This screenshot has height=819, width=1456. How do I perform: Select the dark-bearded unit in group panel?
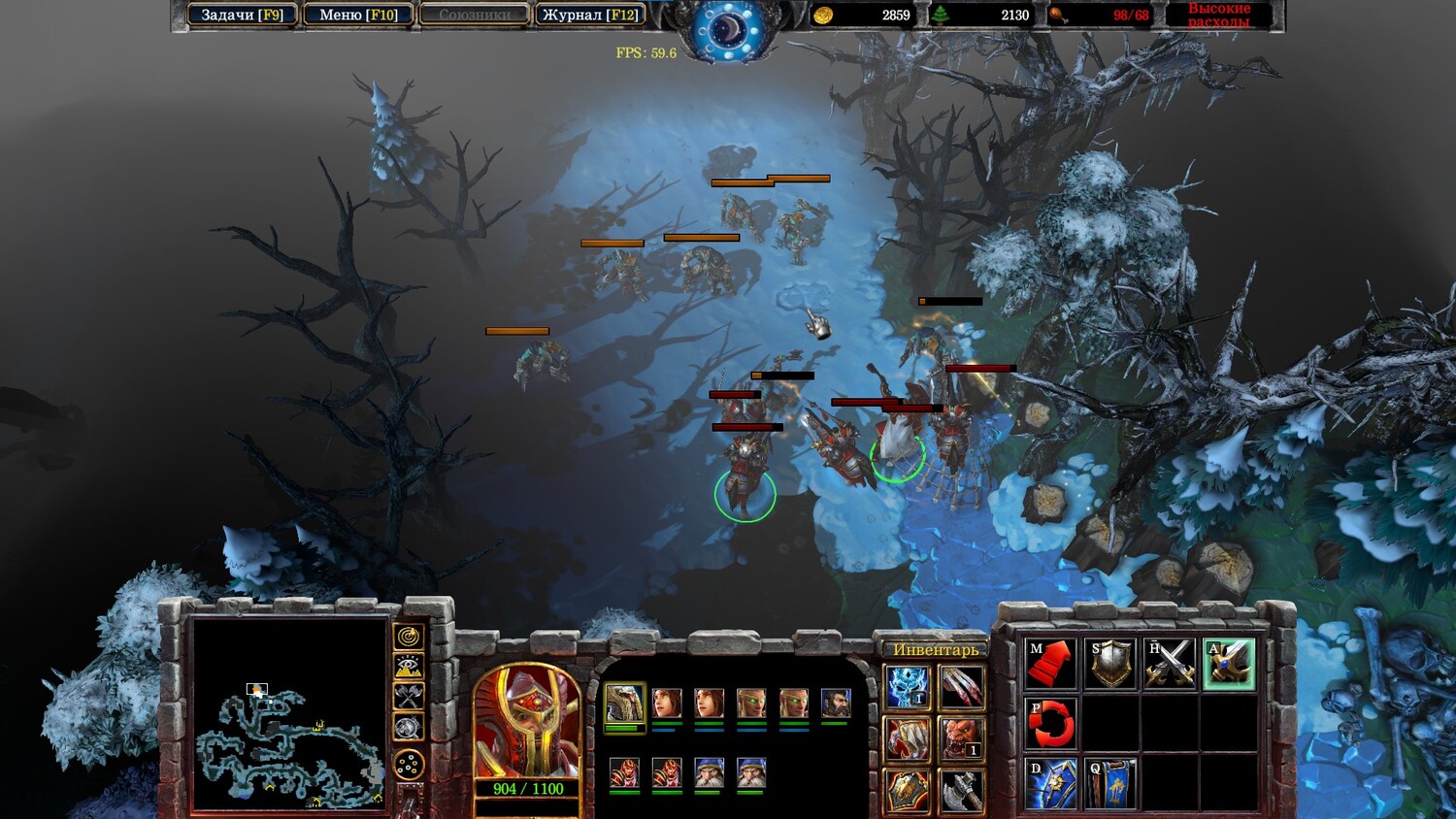coord(835,703)
